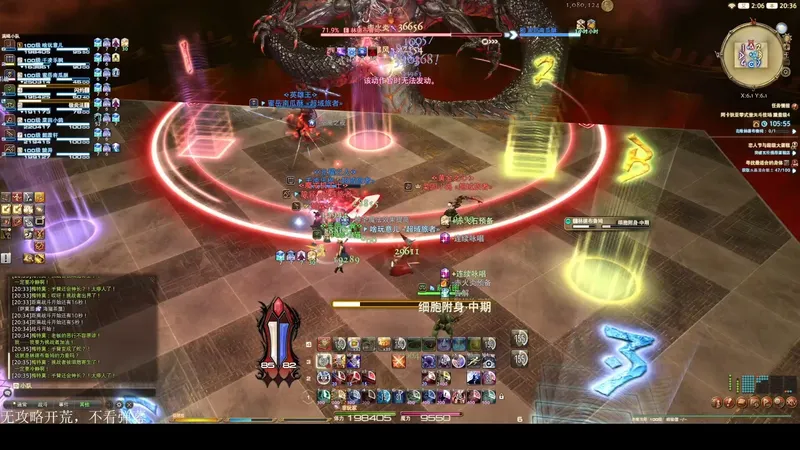Switch to the 战斗 chat tab
Screen dimensions: 800x450
pyautogui.click(x=43, y=404)
